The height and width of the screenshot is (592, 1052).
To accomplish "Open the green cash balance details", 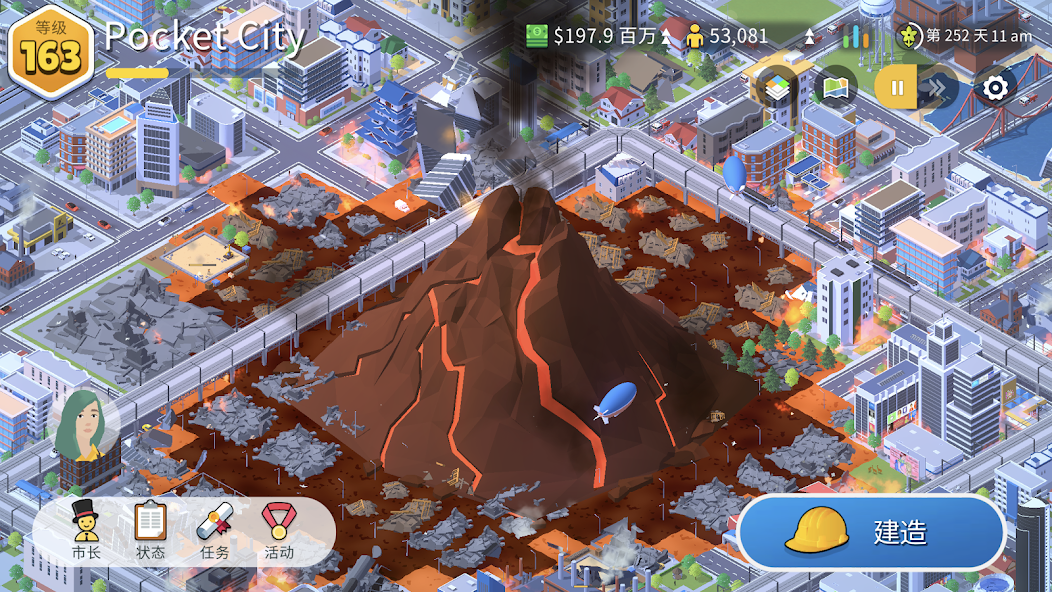I will (592, 36).
